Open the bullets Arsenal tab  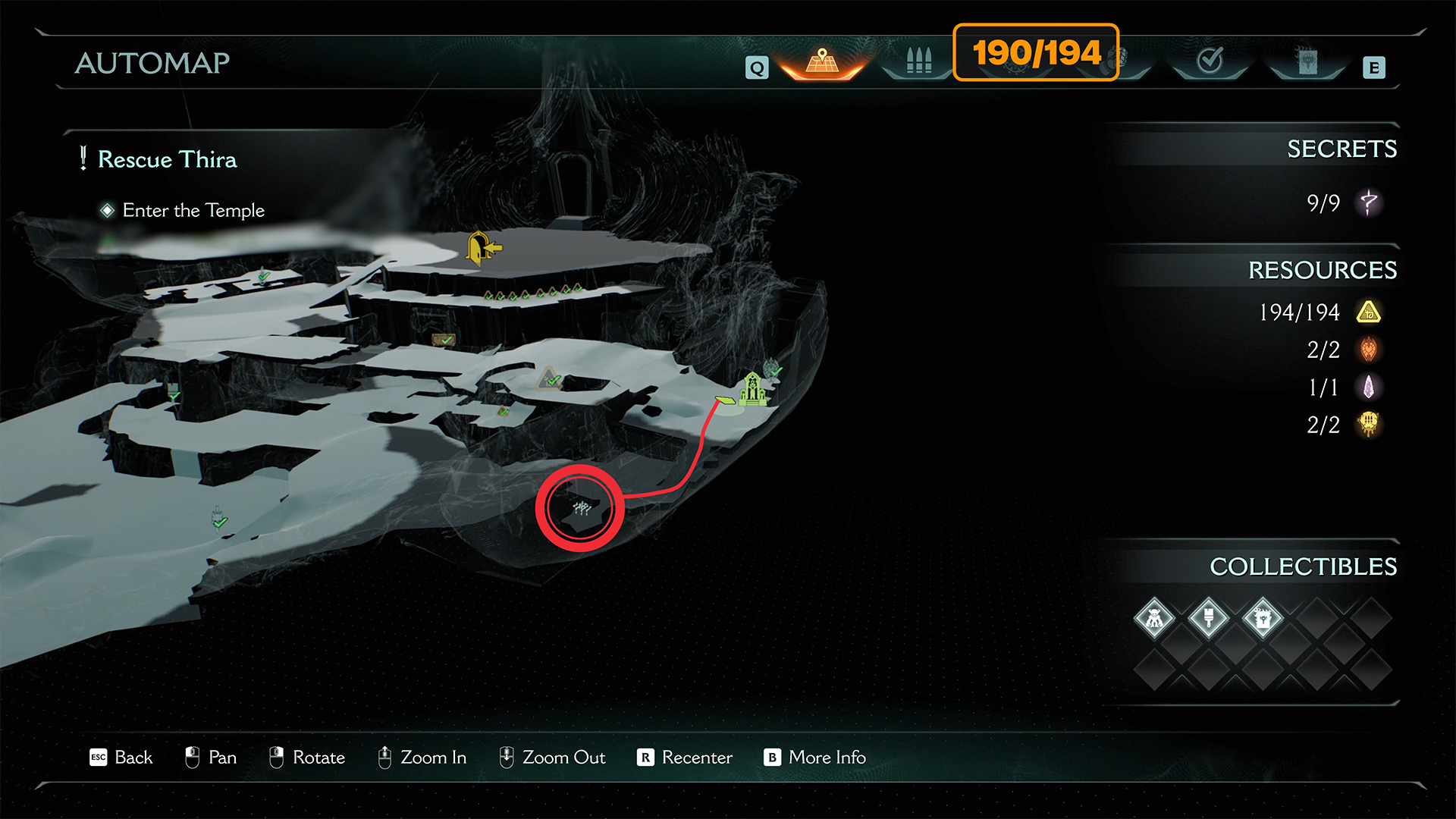tap(918, 61)
